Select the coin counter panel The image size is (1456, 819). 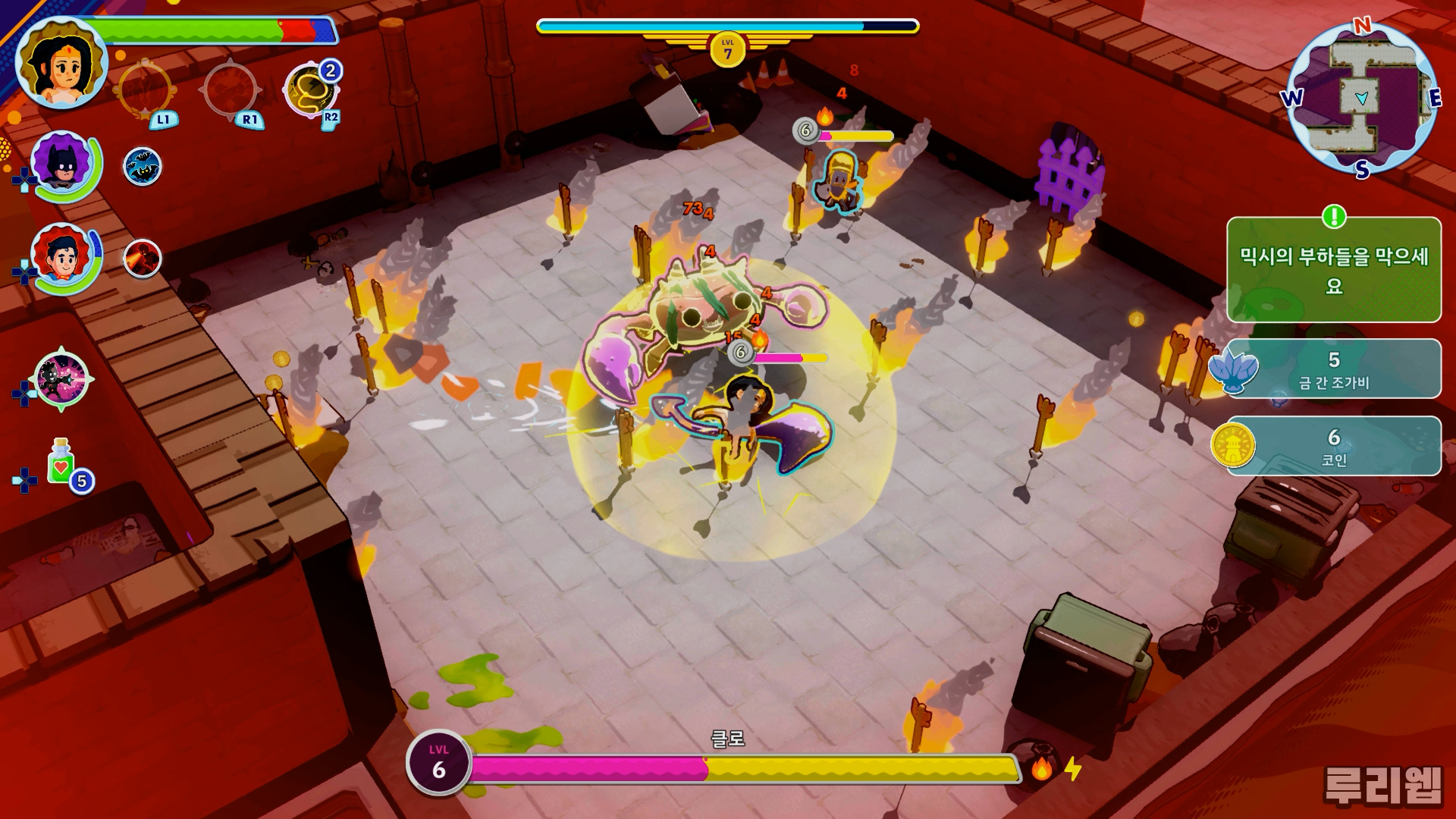click(x=1333, y=446)
